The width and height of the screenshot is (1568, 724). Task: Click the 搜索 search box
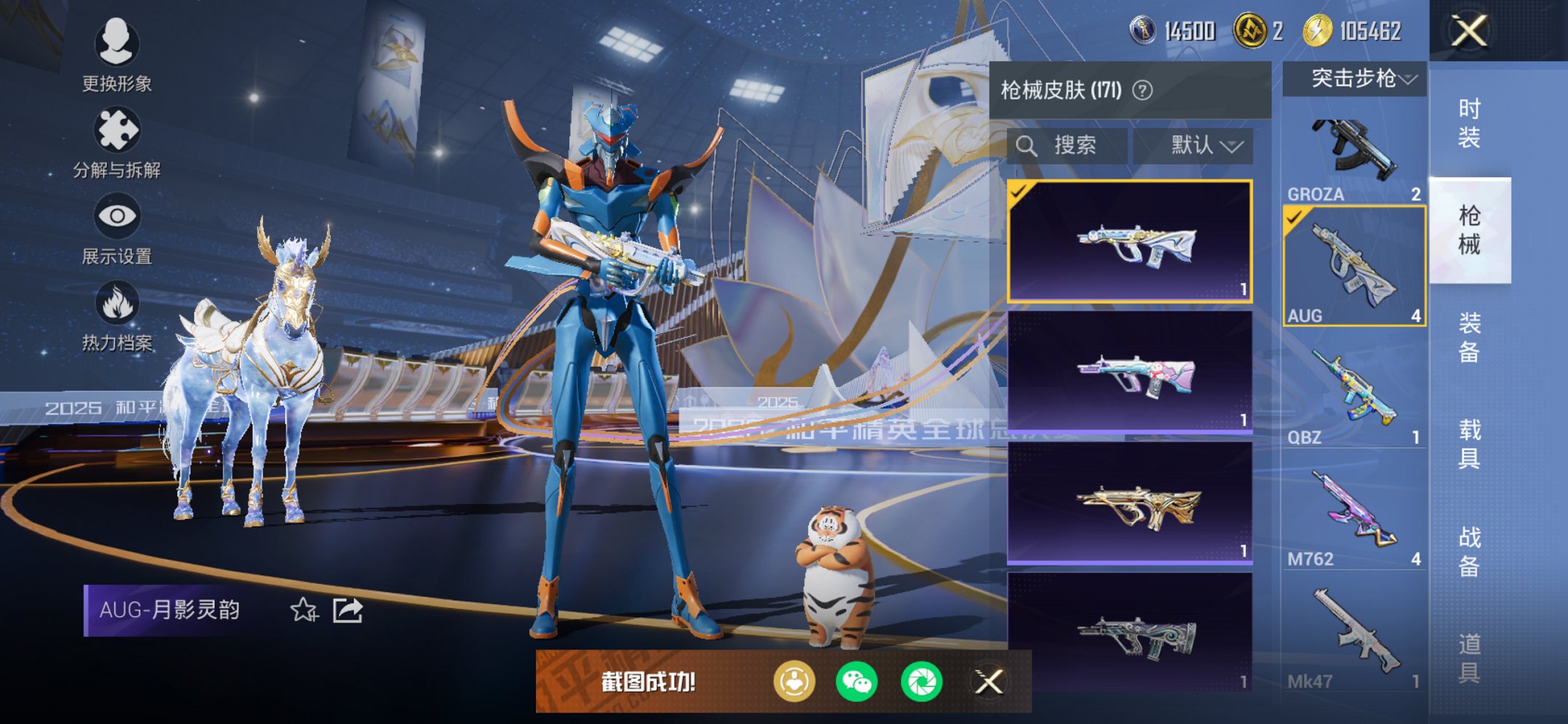tap(1068, 146)
